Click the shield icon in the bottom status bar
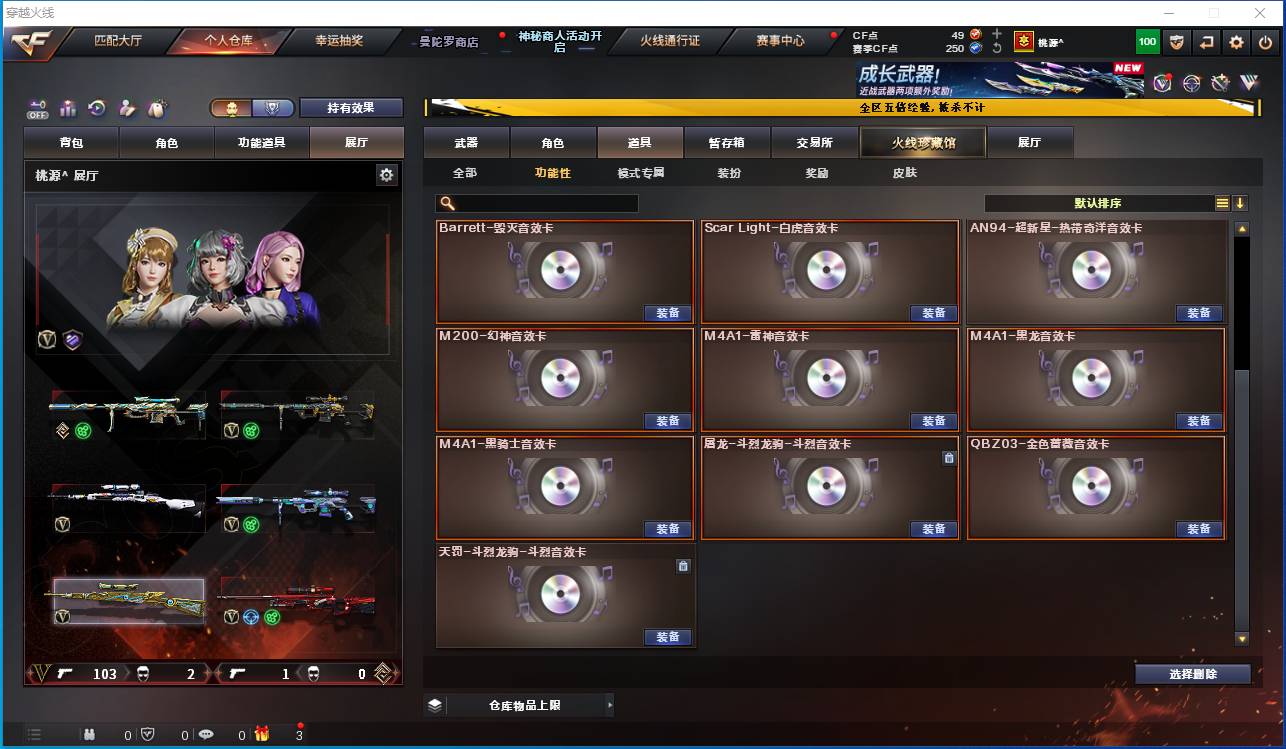 coord(147,733)
